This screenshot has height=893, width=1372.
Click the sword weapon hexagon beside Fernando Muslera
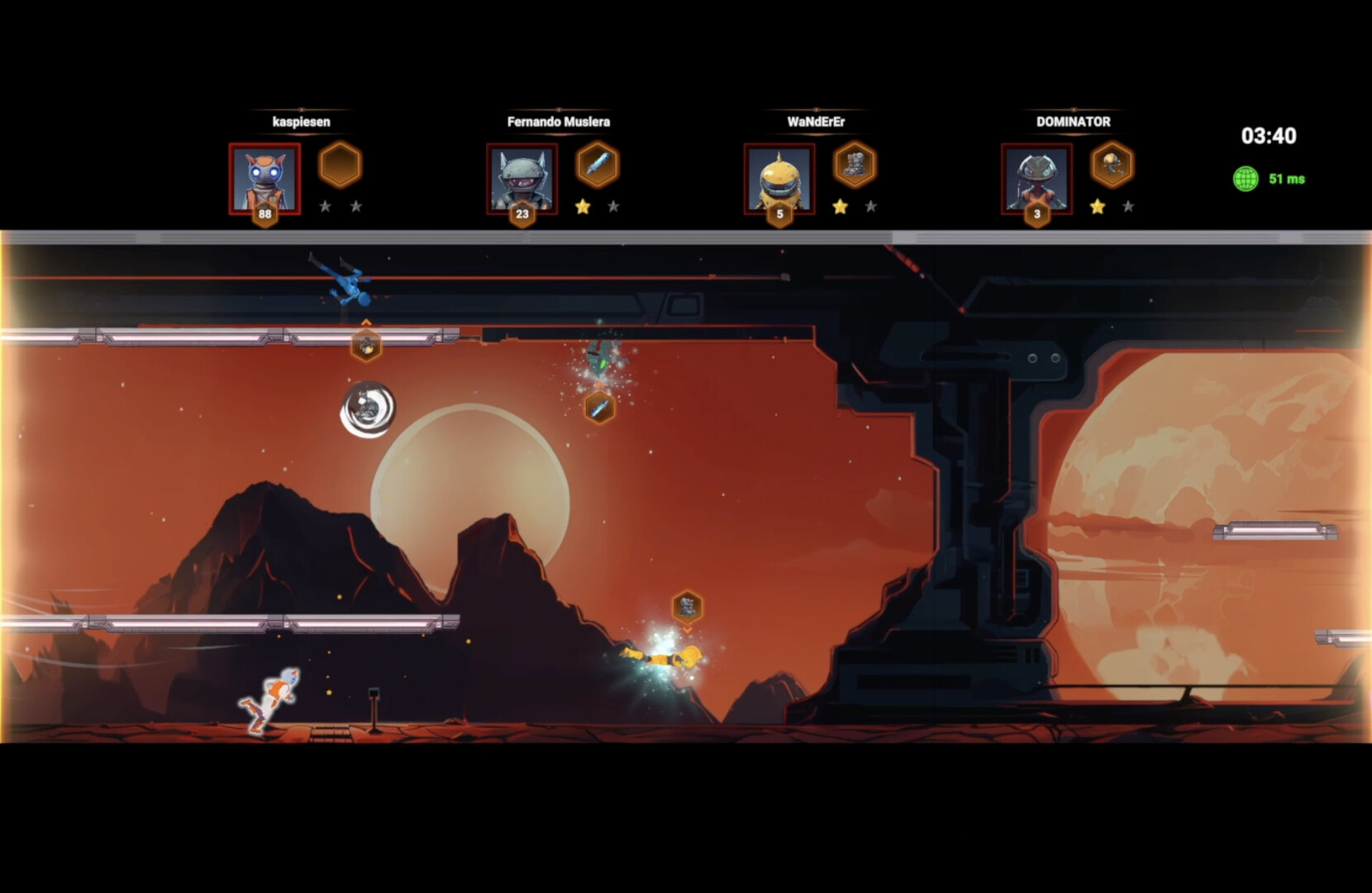pos(598,165)
